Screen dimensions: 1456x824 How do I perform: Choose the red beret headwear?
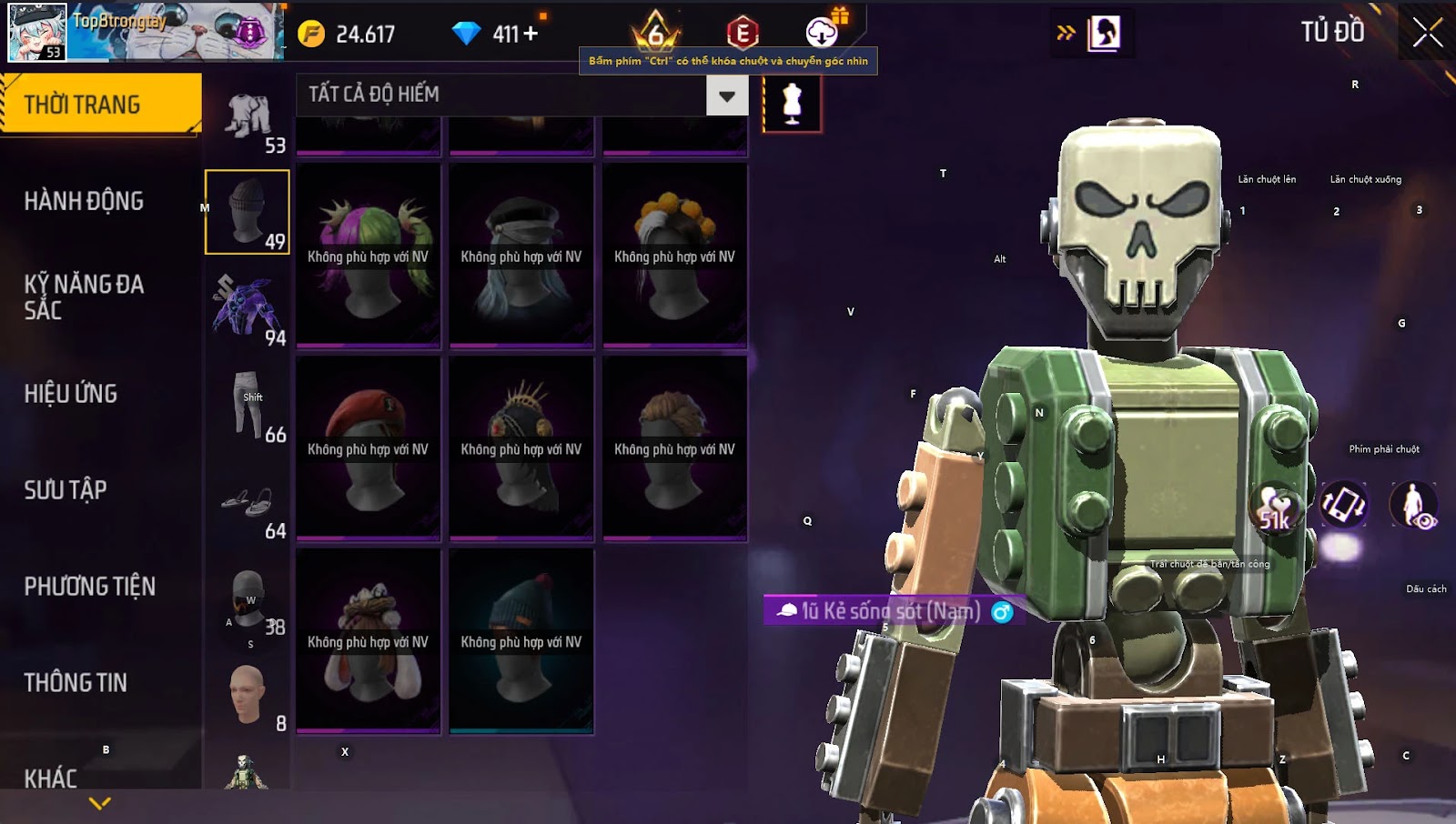(x=369, y=447)
